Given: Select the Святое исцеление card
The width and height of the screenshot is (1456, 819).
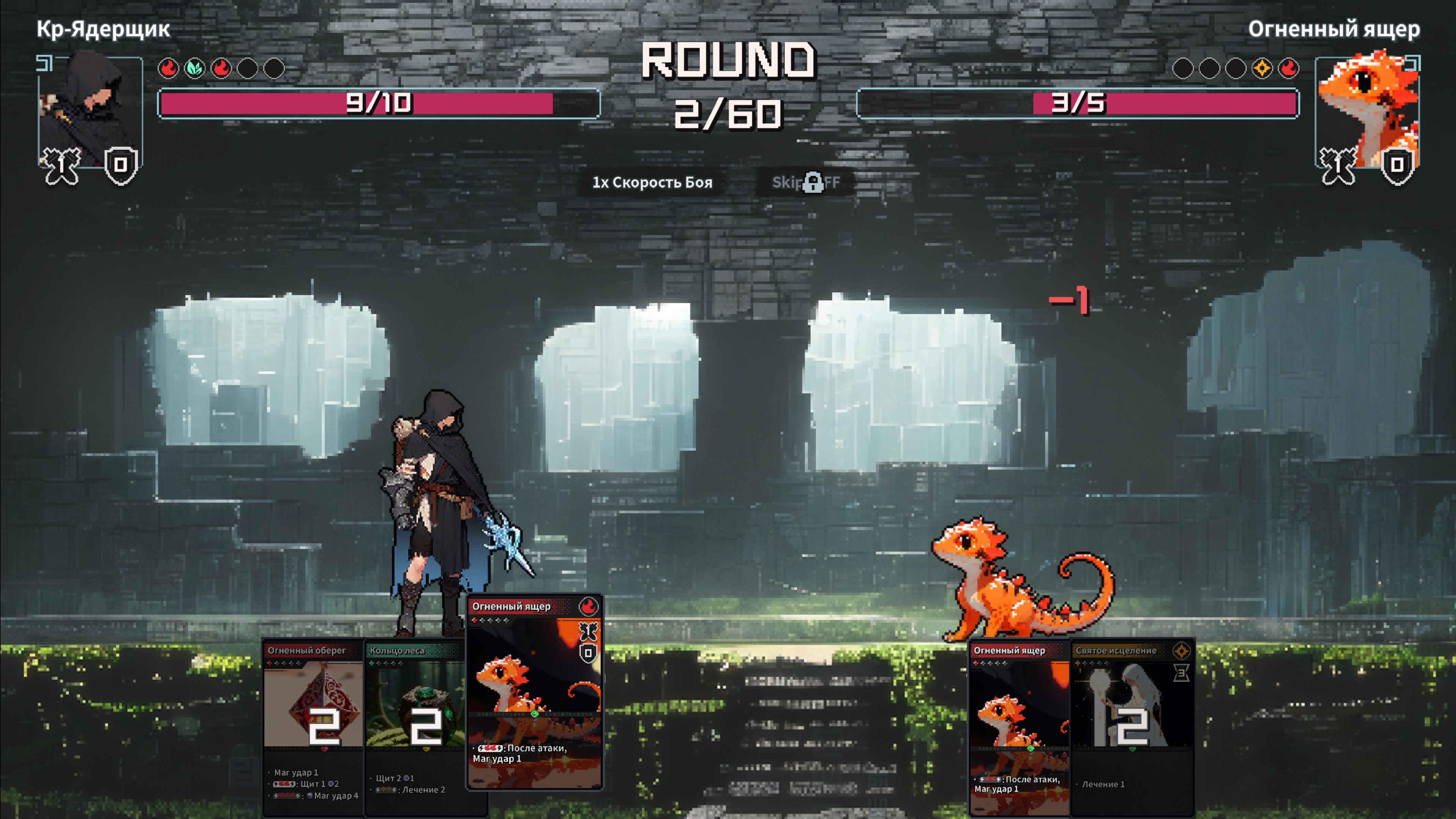Looking at the screenshot, I should coord(1132,726).
